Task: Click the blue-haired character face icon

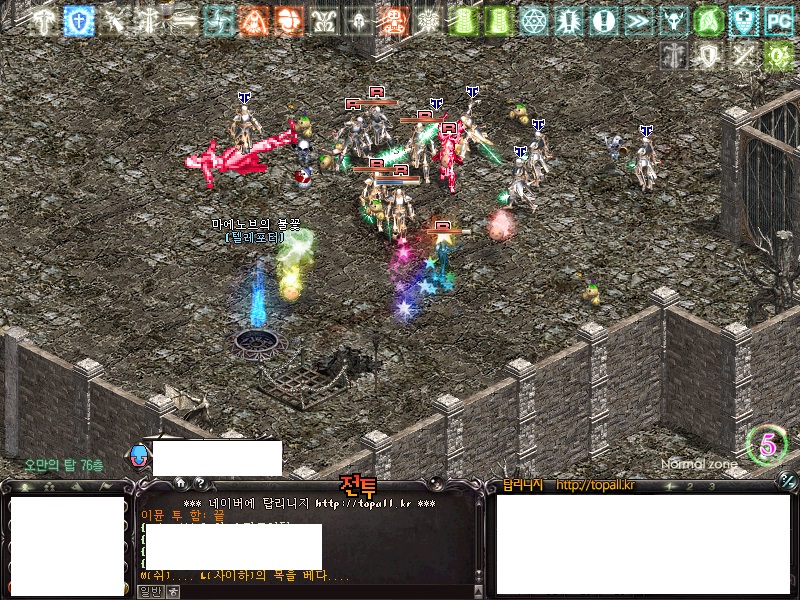Action: 139,457
